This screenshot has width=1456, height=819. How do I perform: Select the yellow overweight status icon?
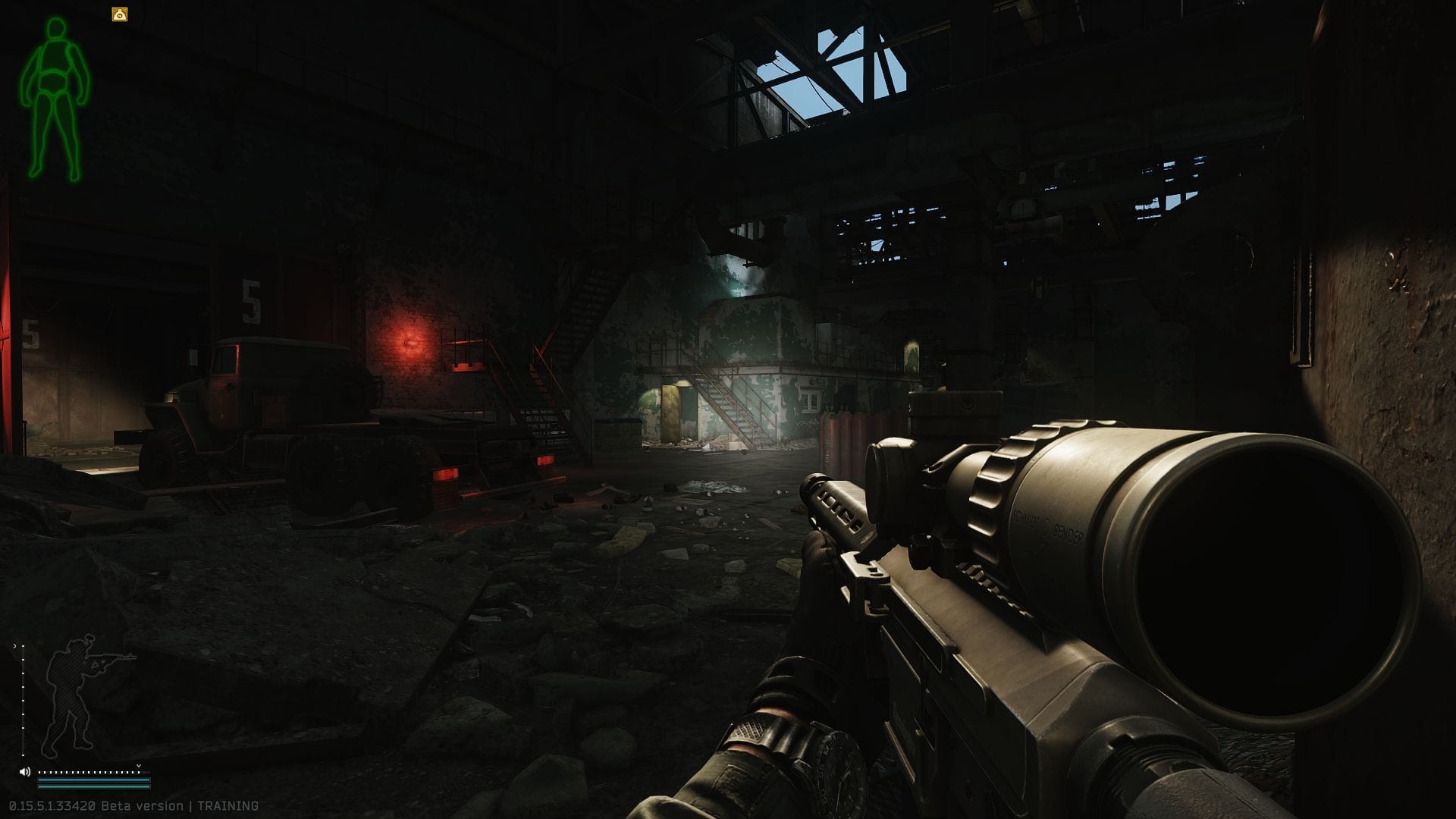click(120, 14)
